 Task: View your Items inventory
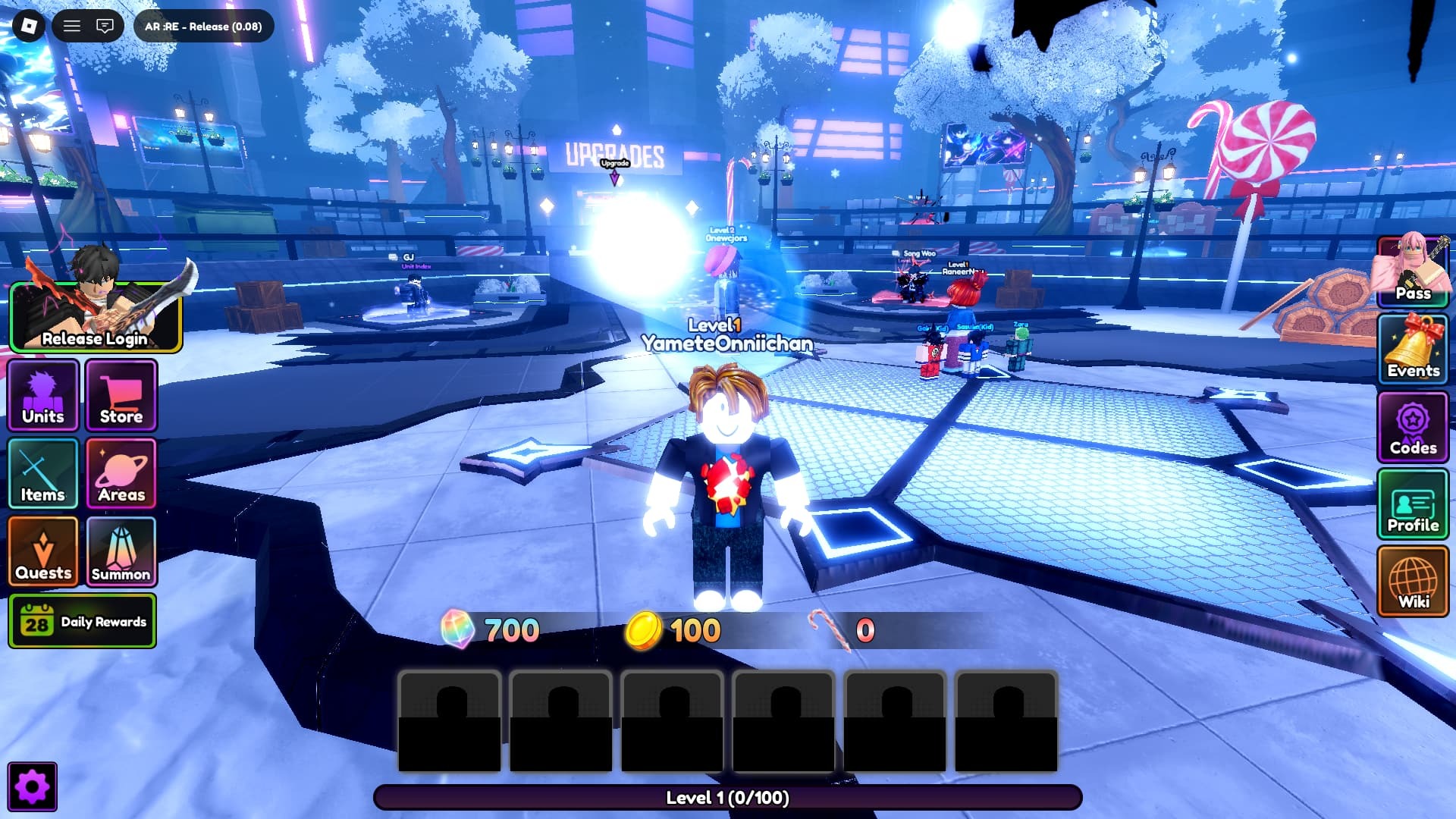tap(42, 473)
